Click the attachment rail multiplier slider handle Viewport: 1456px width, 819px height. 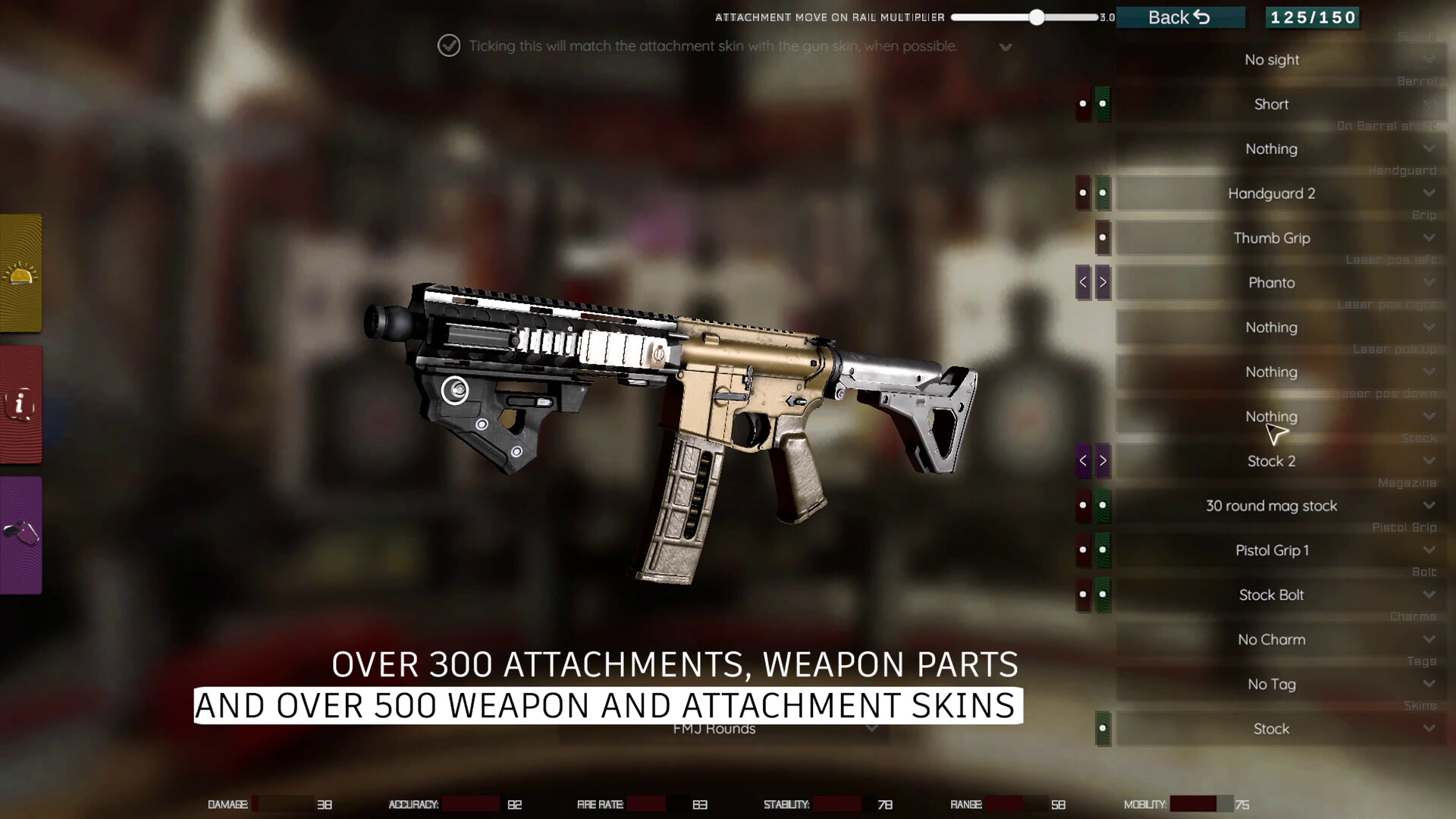pyautogui.click(x=1037, y=17)
